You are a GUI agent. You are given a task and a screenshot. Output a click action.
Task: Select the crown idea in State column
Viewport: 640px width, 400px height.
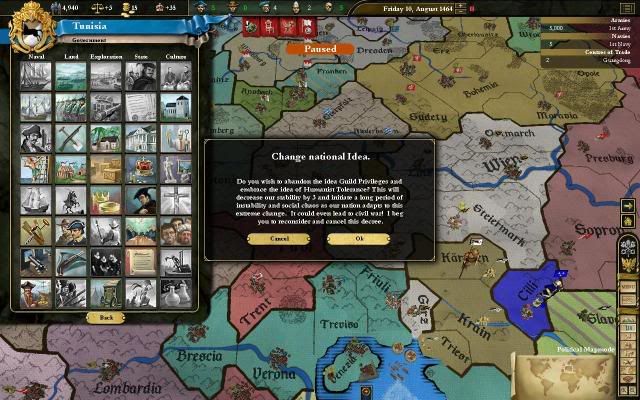140,168
